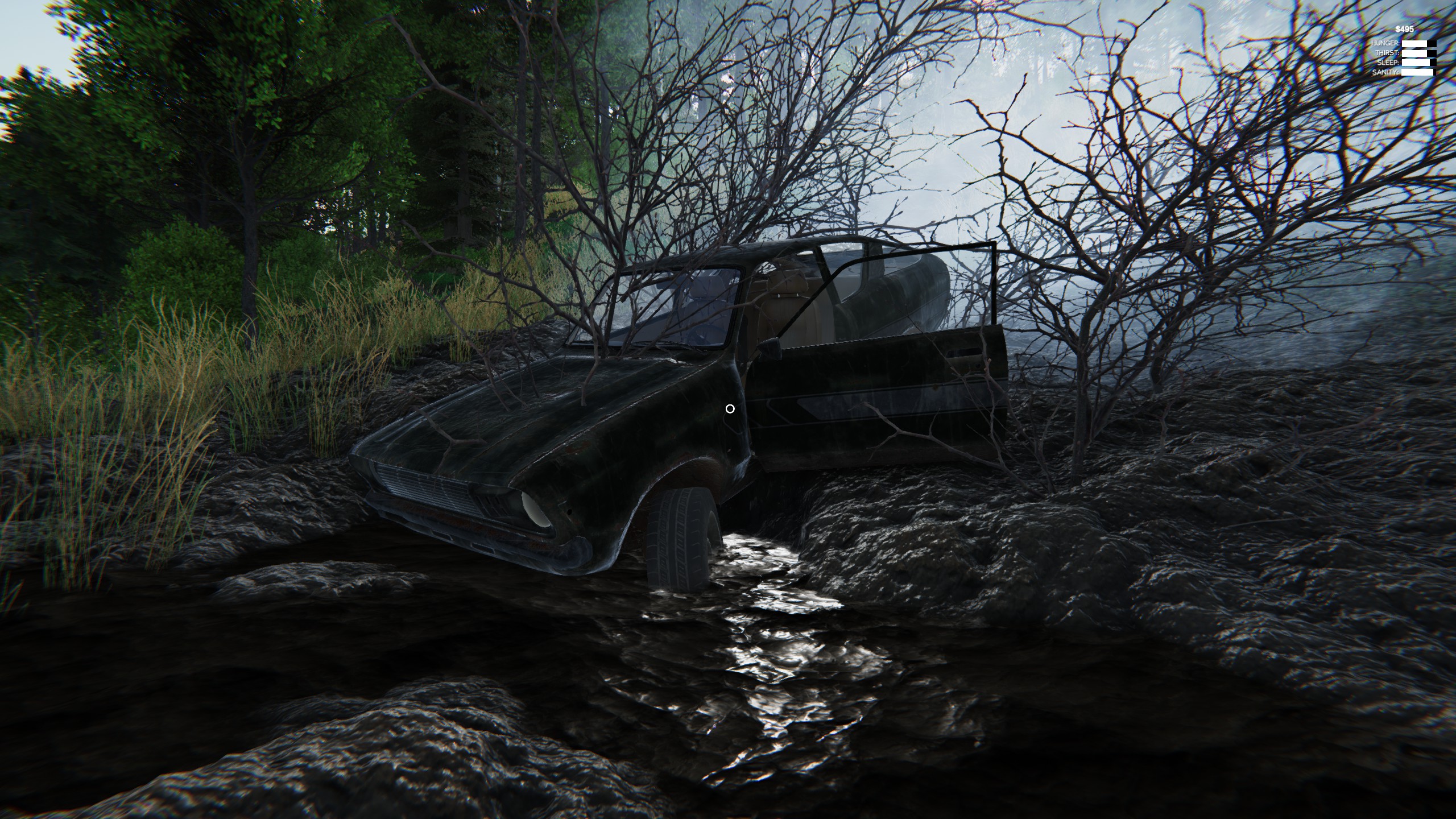Click the SANITY stat label
This screenshot has height=819, width=1456.
[x=1386, y=73]
